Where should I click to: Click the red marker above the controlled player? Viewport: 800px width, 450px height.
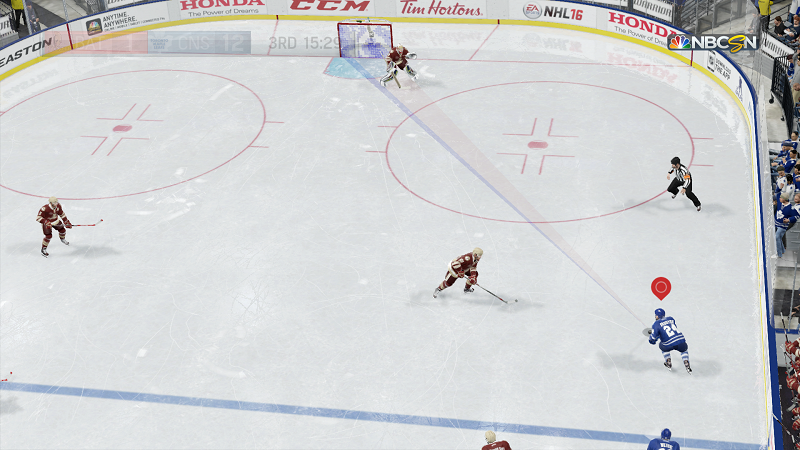(x=660, y=288)
